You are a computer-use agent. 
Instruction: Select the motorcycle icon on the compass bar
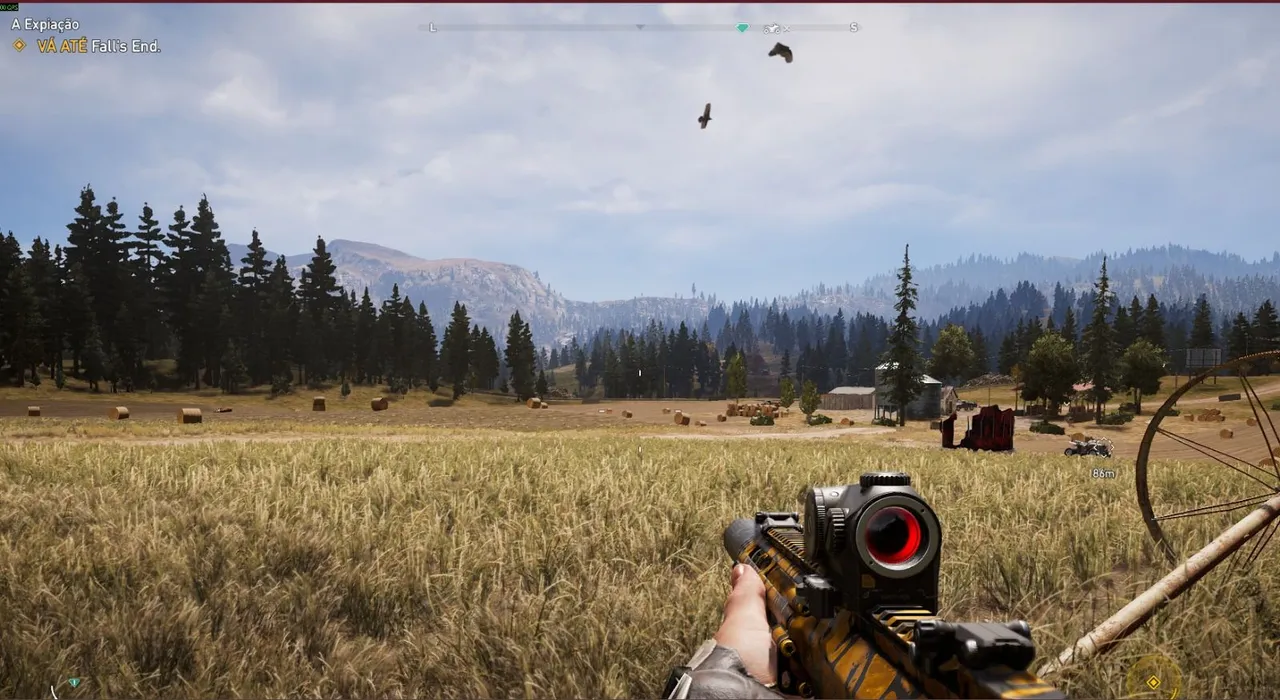point(772,28)
